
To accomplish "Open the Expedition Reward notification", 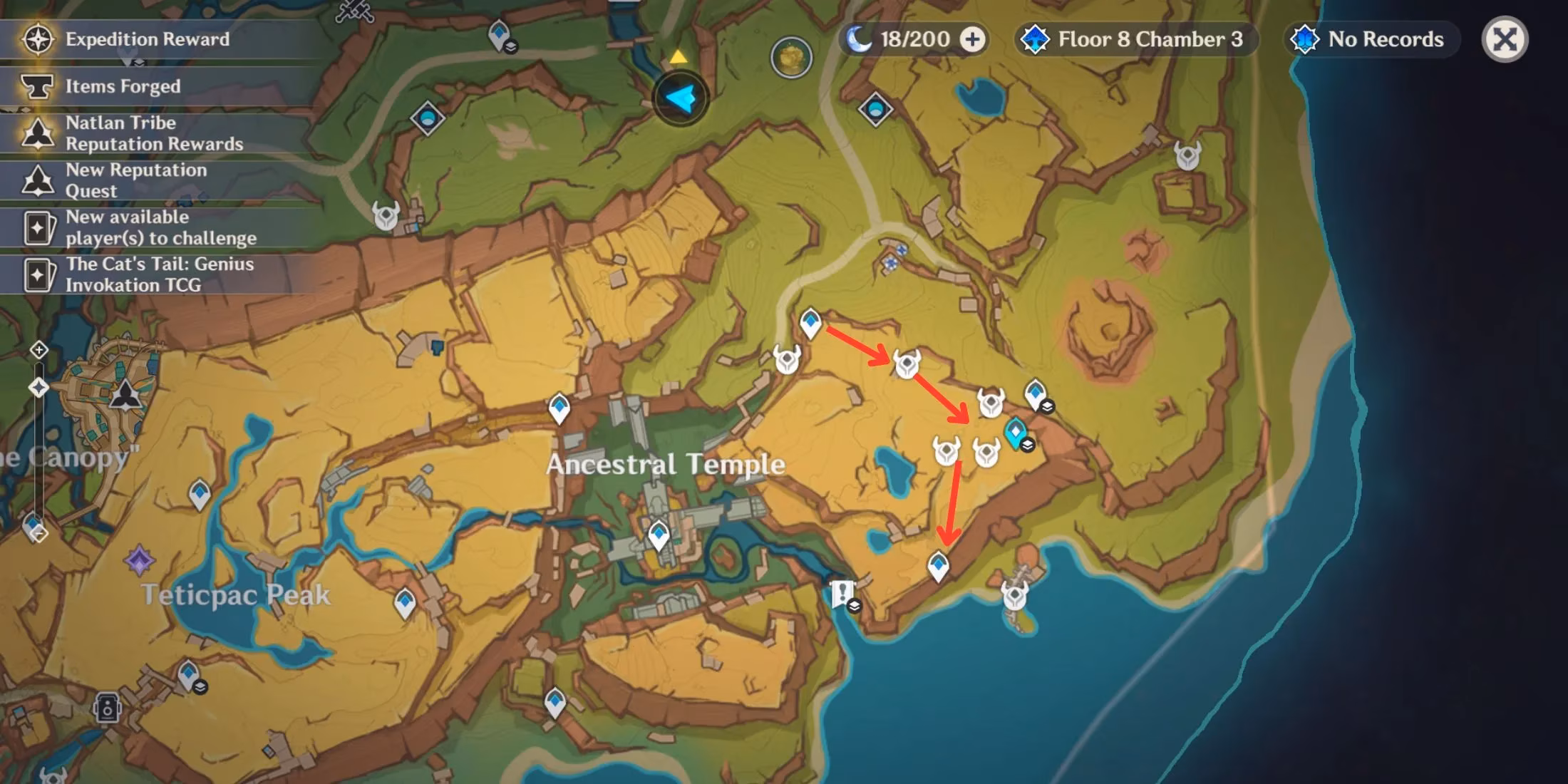I will (x=148, y=39).
